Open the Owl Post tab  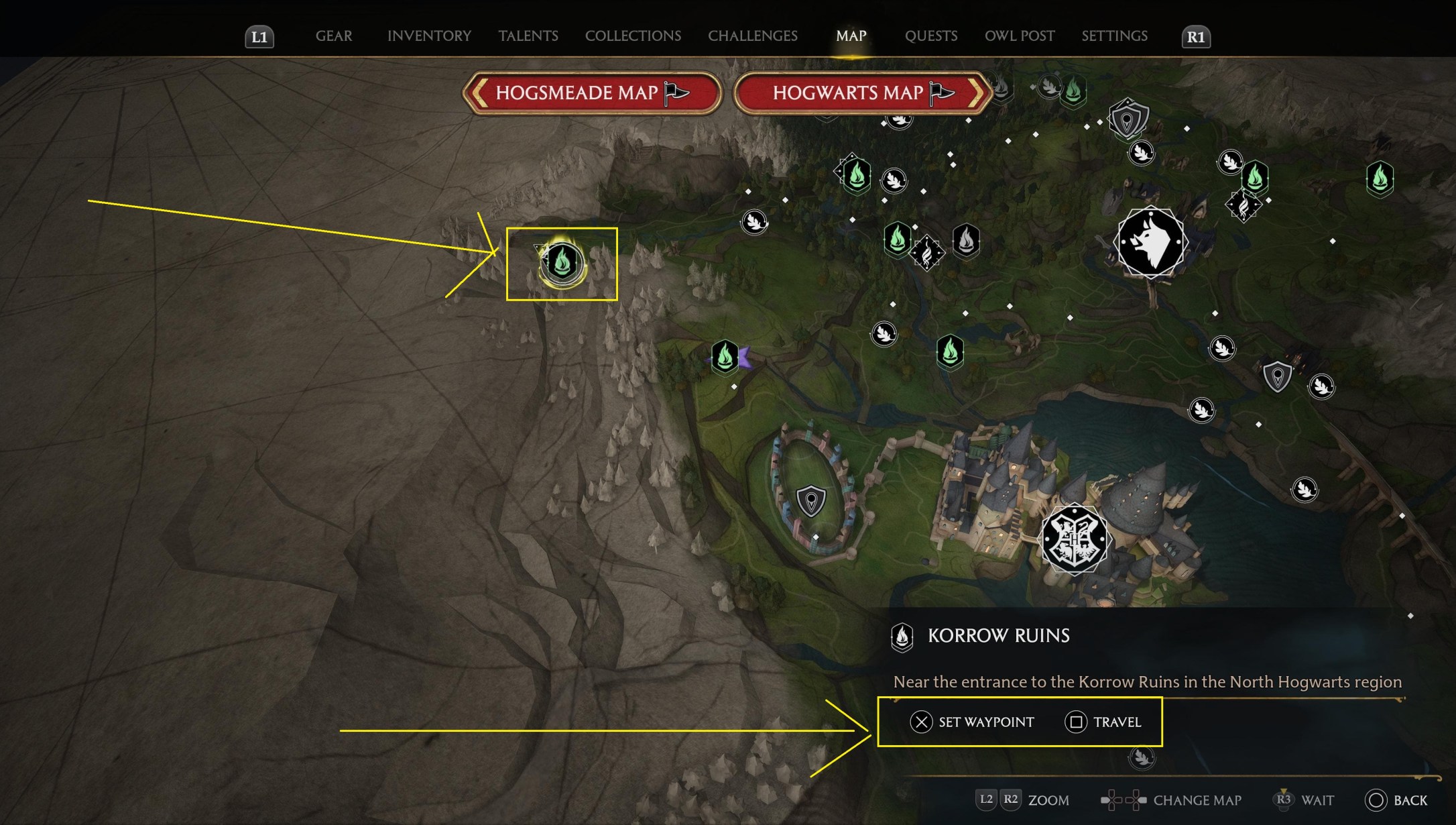(1019, 36)
